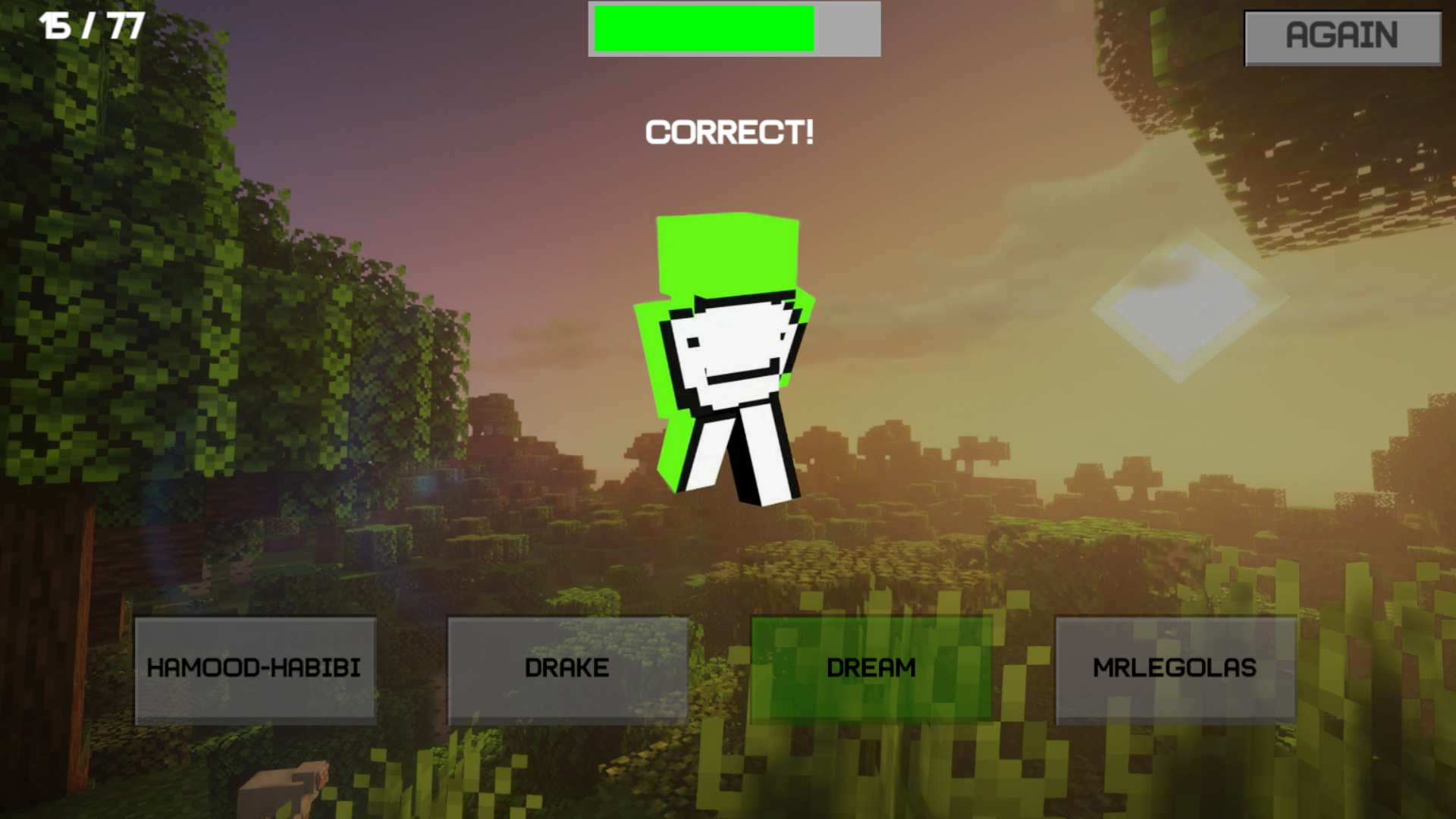The height and width of the screenshot is (819, 1456).
Task: Click the answer between DRAKE and MRLEGOLAS
Action: coord(872,668)
